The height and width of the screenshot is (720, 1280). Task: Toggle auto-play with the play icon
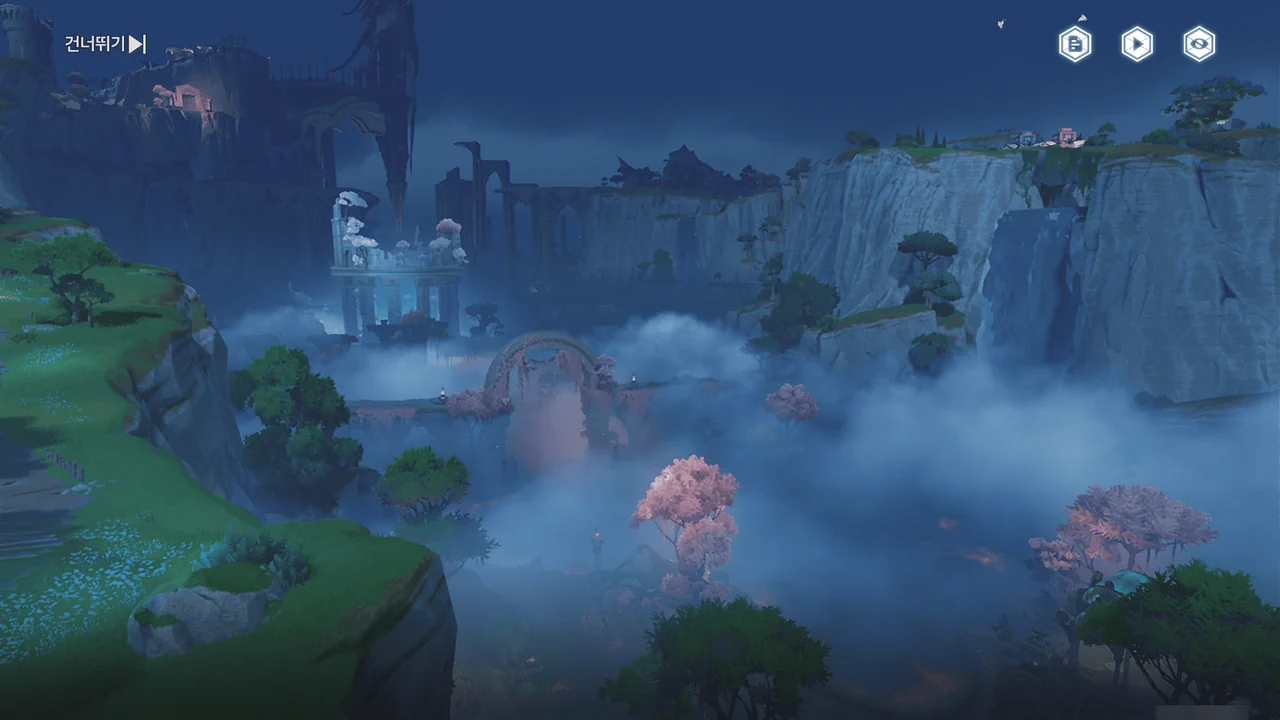[1137, 44]
